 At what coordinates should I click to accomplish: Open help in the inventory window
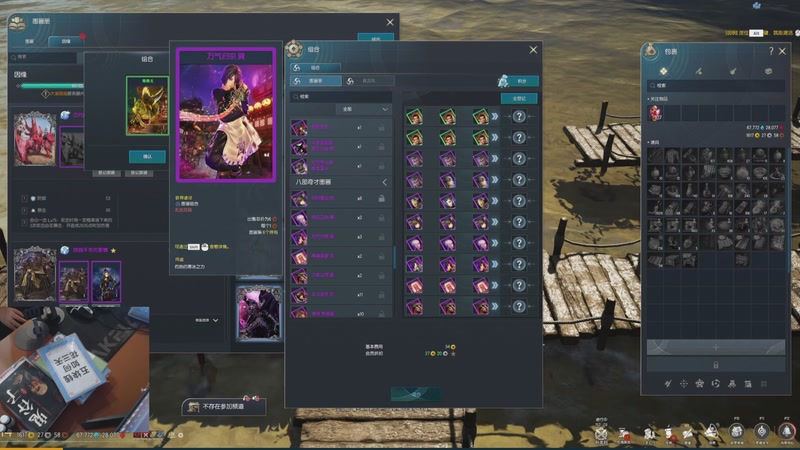click(x=771, y=51)
